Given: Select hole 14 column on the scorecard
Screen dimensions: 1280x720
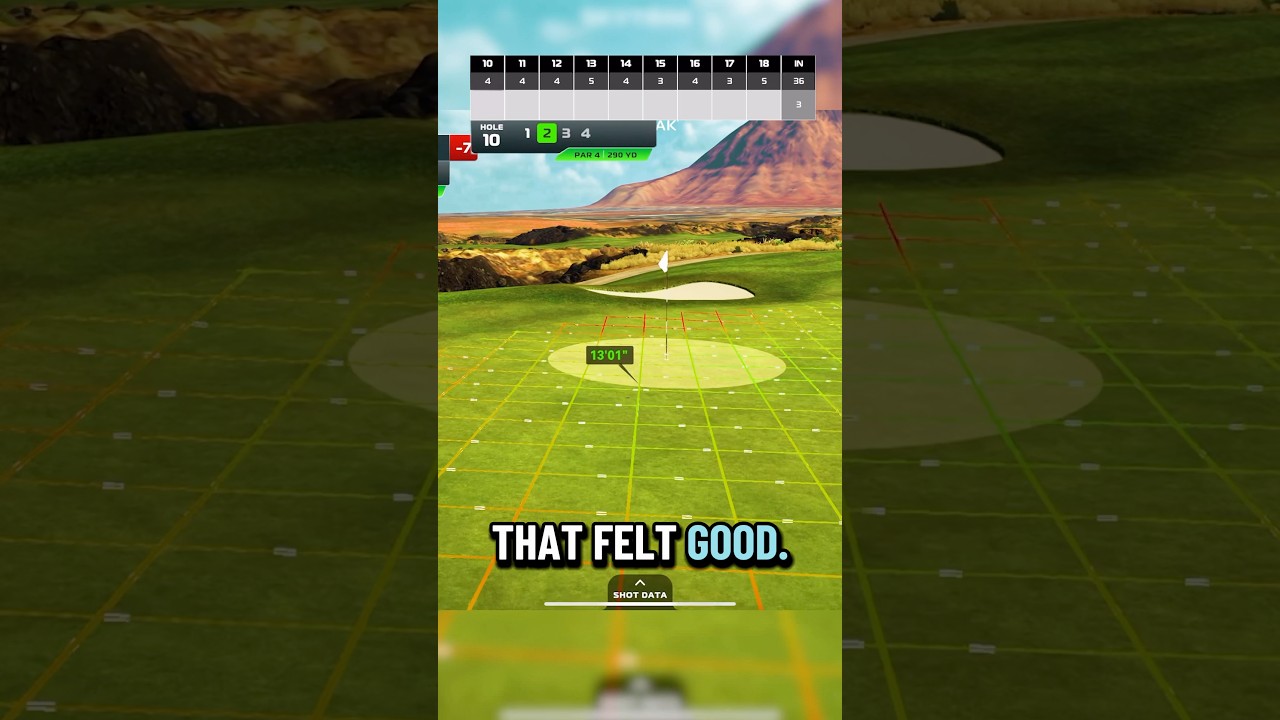Looking at the screenshot, I should click(x=625, y=70).
